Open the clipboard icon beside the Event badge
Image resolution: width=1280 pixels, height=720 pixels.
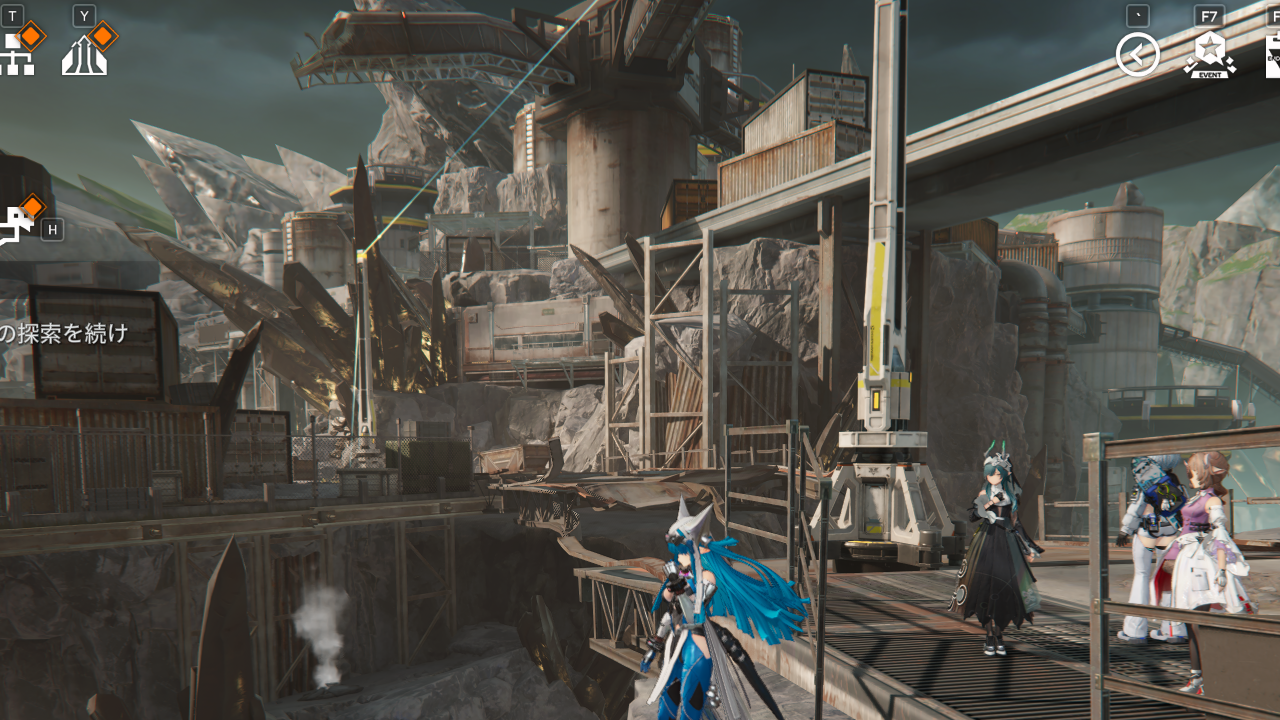pos(1272,55)
